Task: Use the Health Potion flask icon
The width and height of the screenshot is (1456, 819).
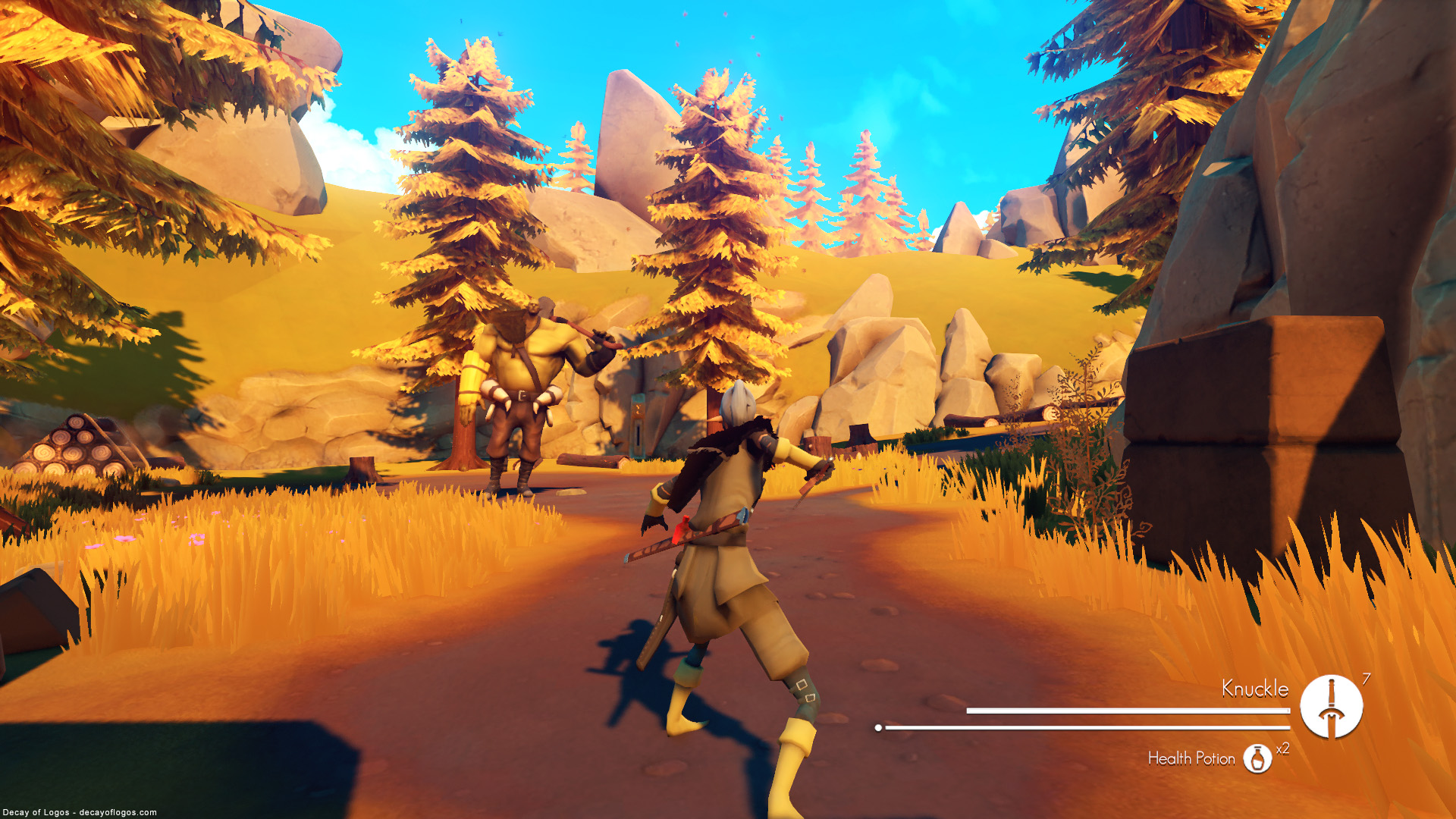Action: coord(1257,758)
